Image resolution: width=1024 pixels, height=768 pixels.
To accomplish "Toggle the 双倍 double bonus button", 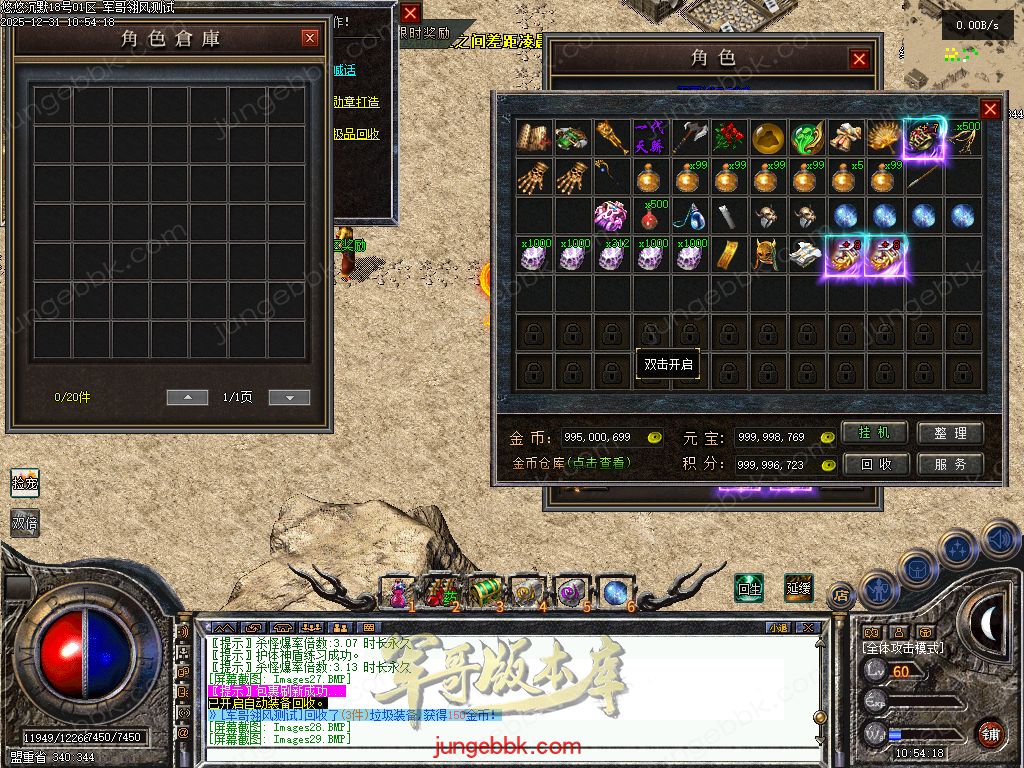I will coord(25,522).
